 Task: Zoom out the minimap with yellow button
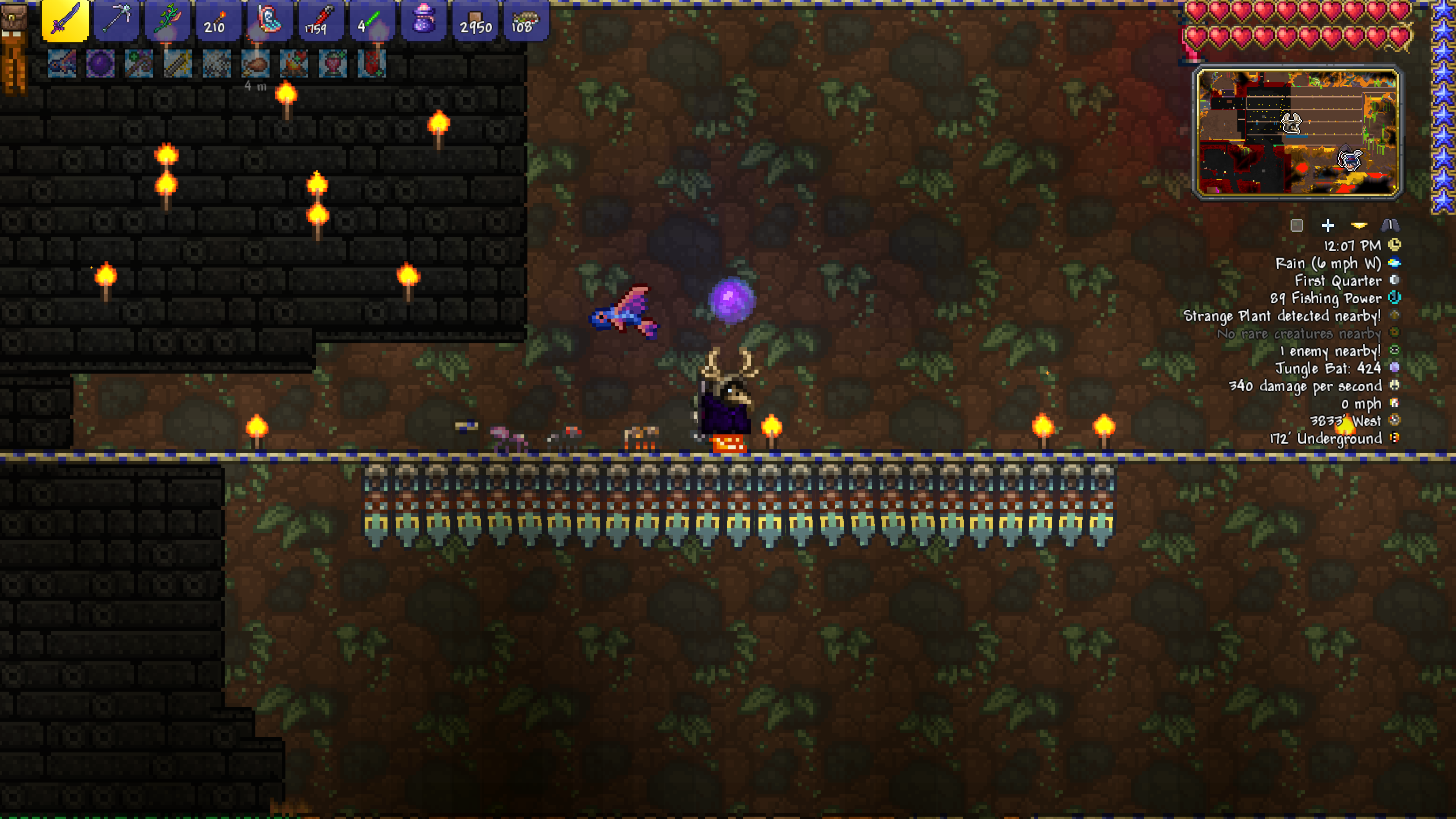coord(1359,226)
